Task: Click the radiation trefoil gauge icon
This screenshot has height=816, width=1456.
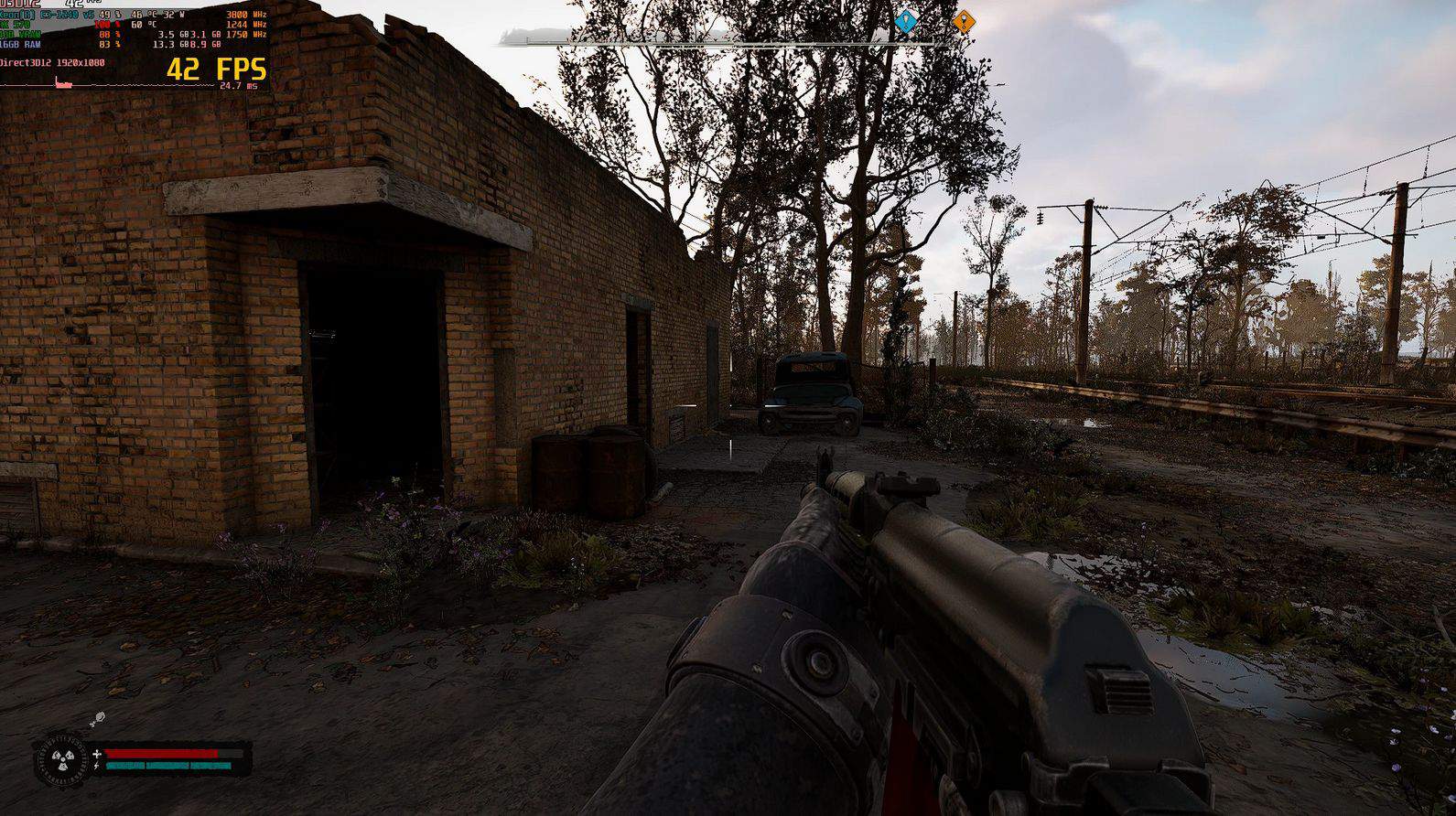Action: tap(61, 759)
